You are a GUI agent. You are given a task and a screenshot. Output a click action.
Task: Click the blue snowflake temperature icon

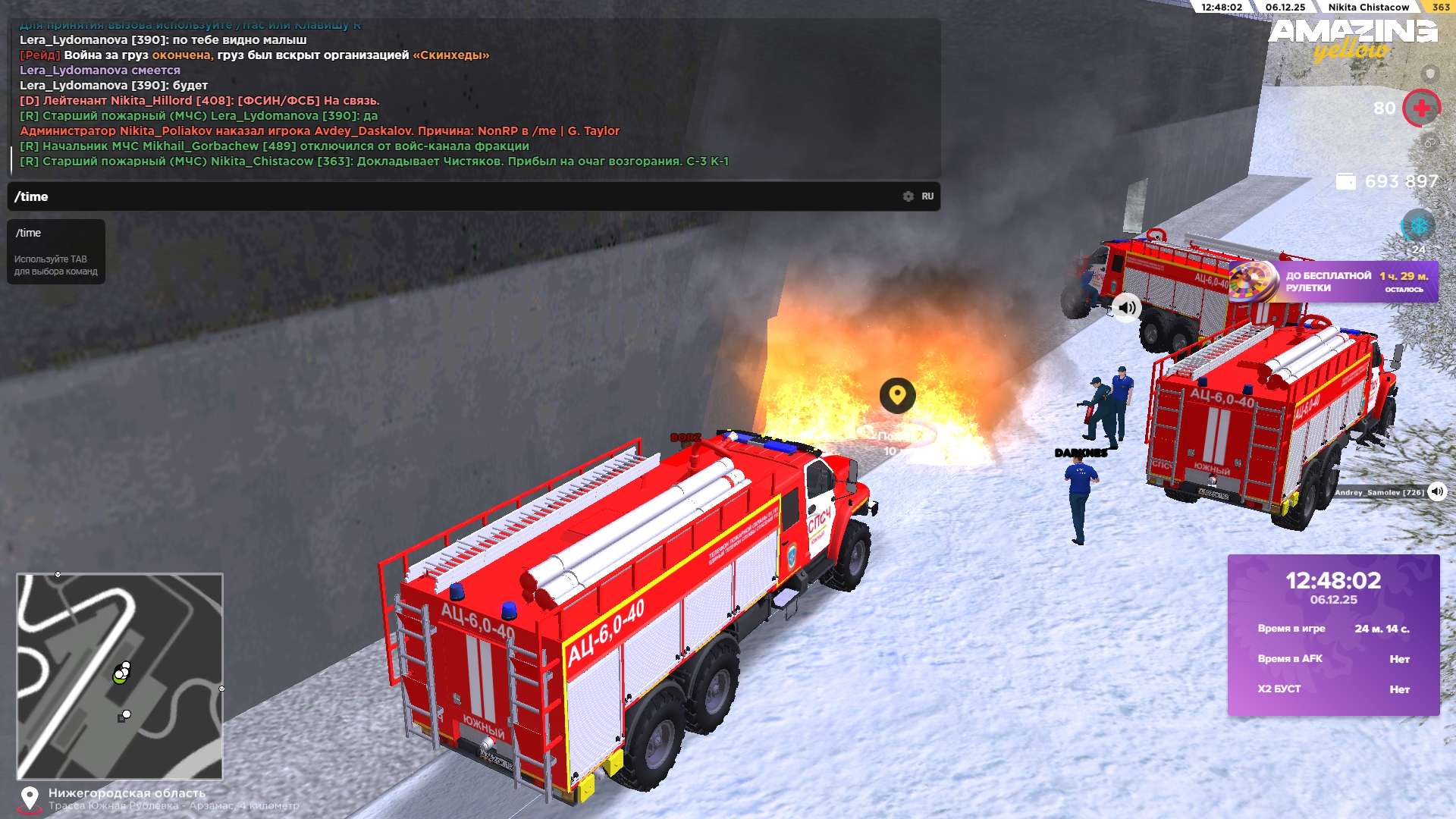point(1417,226)
